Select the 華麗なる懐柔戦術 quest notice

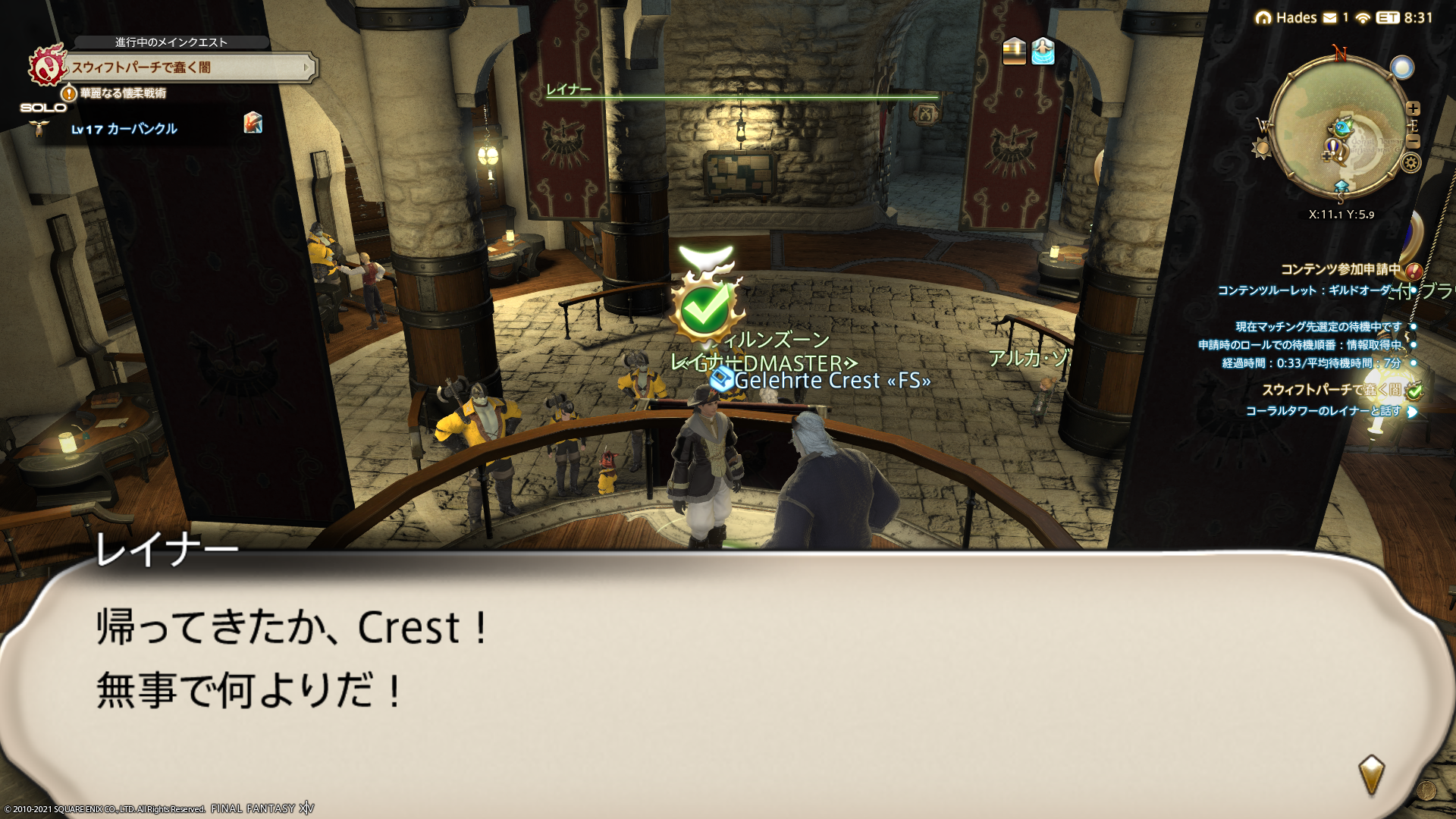(x=121, y=93)
